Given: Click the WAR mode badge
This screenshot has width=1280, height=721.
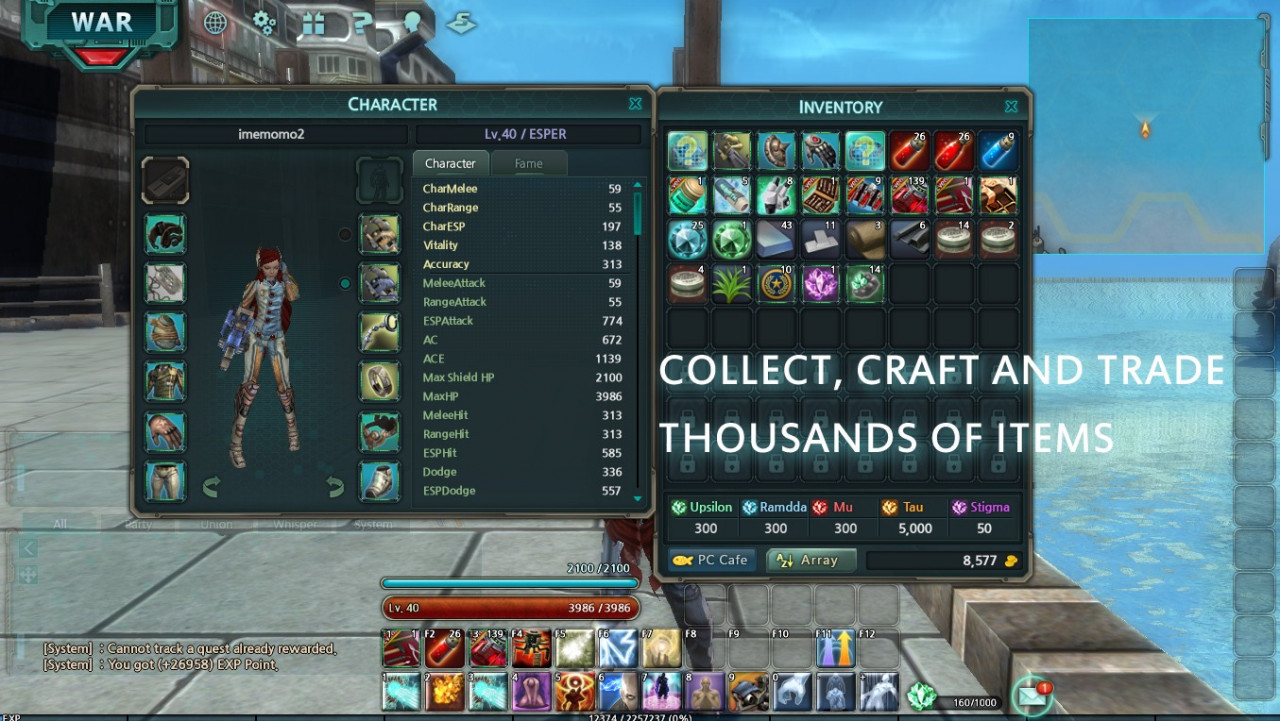Looking at the screenshot, I should pyautogui.click(x=101, y=26).
